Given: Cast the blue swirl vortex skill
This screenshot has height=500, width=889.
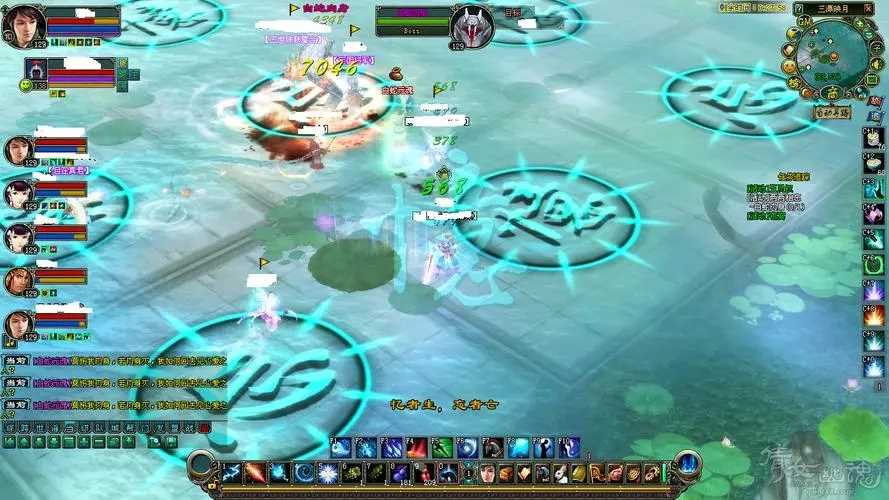Looking at the screenshot, I should [x=302, y=472].
